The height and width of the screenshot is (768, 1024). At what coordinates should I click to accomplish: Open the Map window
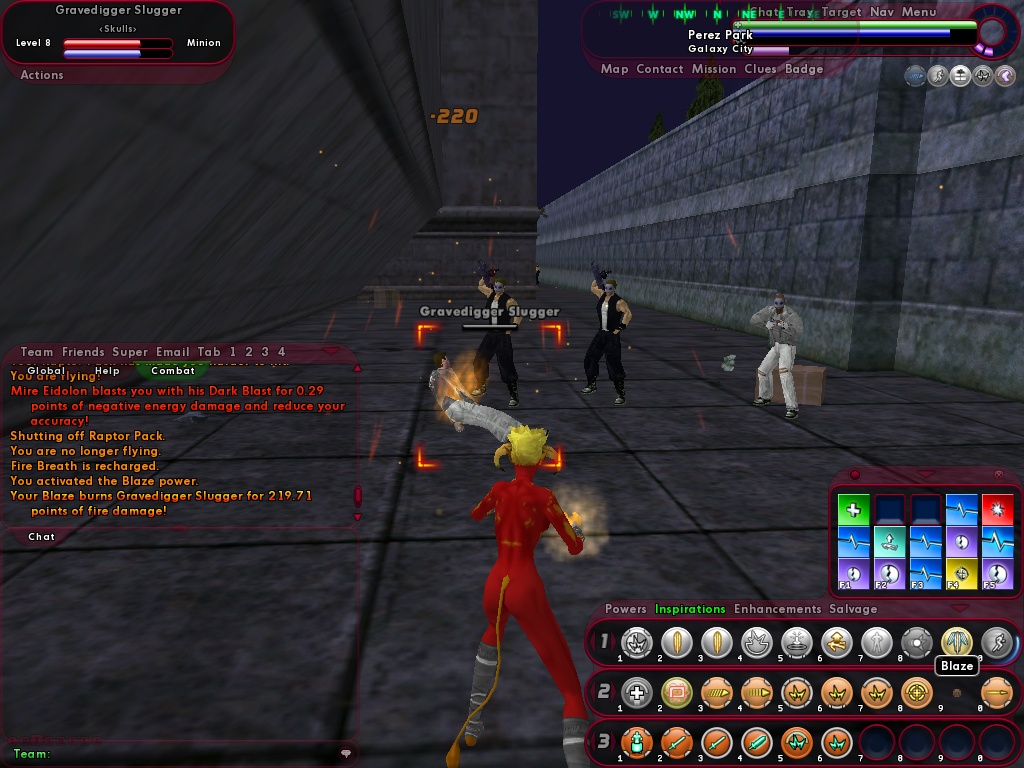point(614,69)
